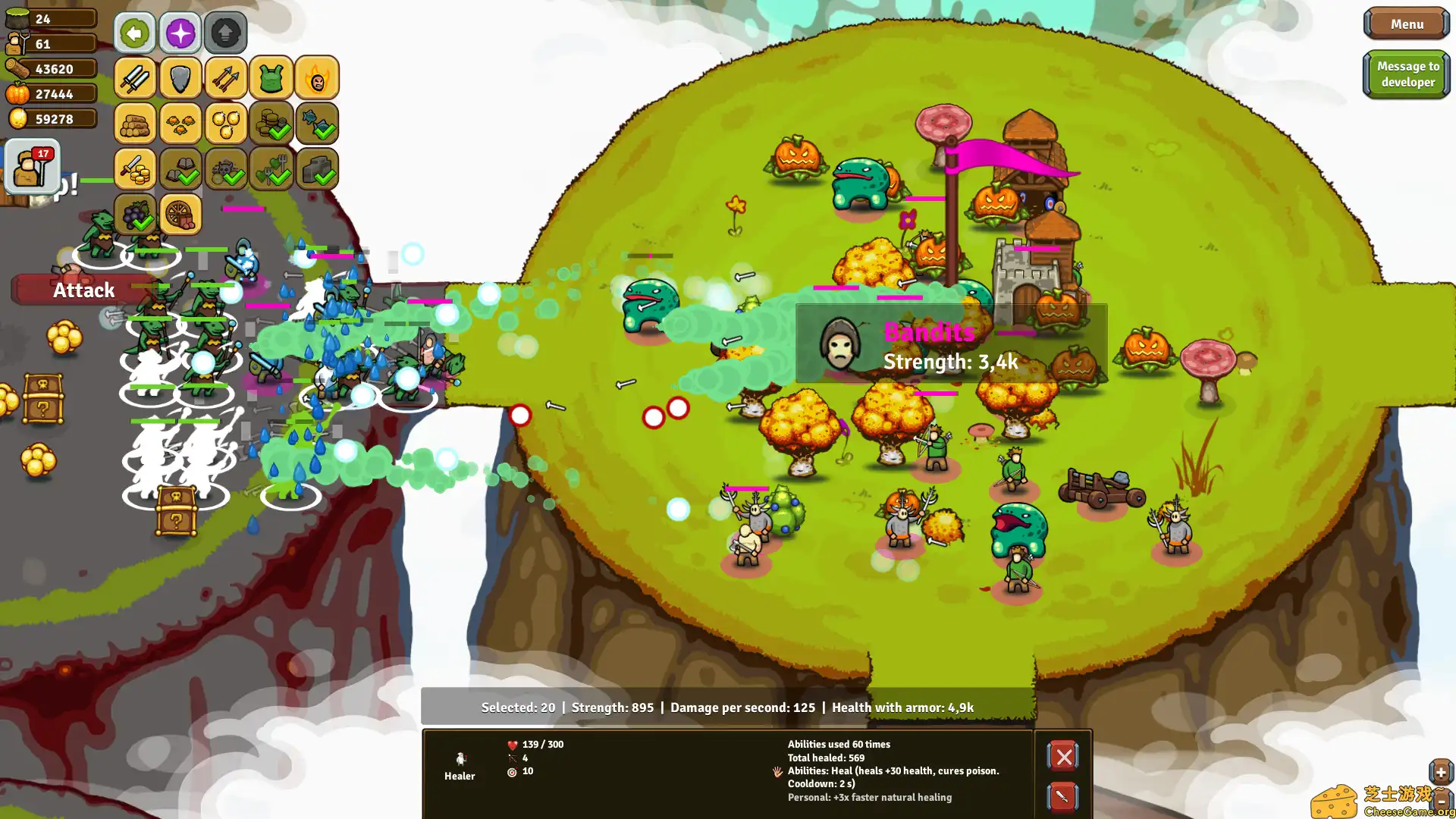Open the shield defense upgrade
This screenshot has width=1456, height=819.
coord(180,78)
